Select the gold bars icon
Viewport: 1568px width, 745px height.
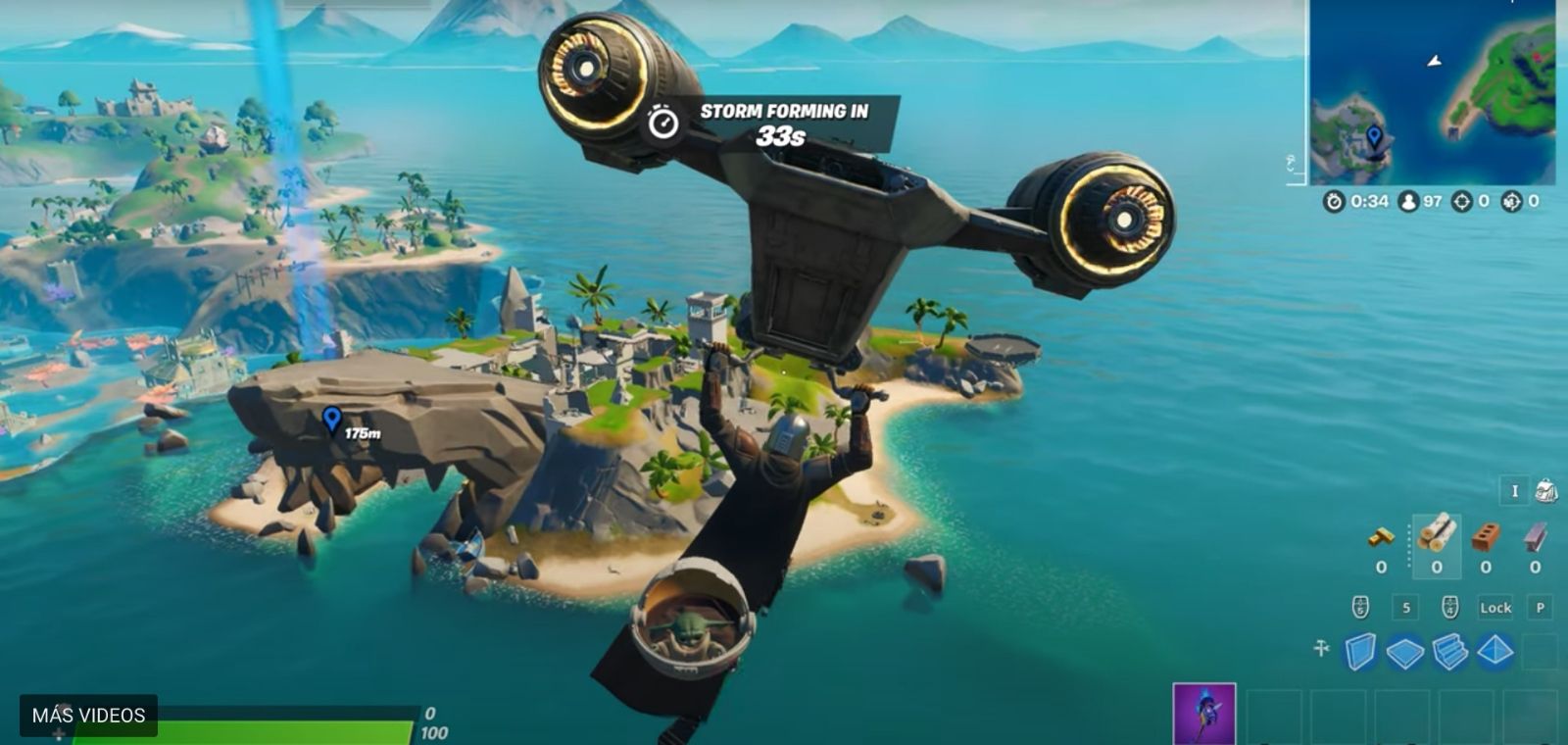1382,537
